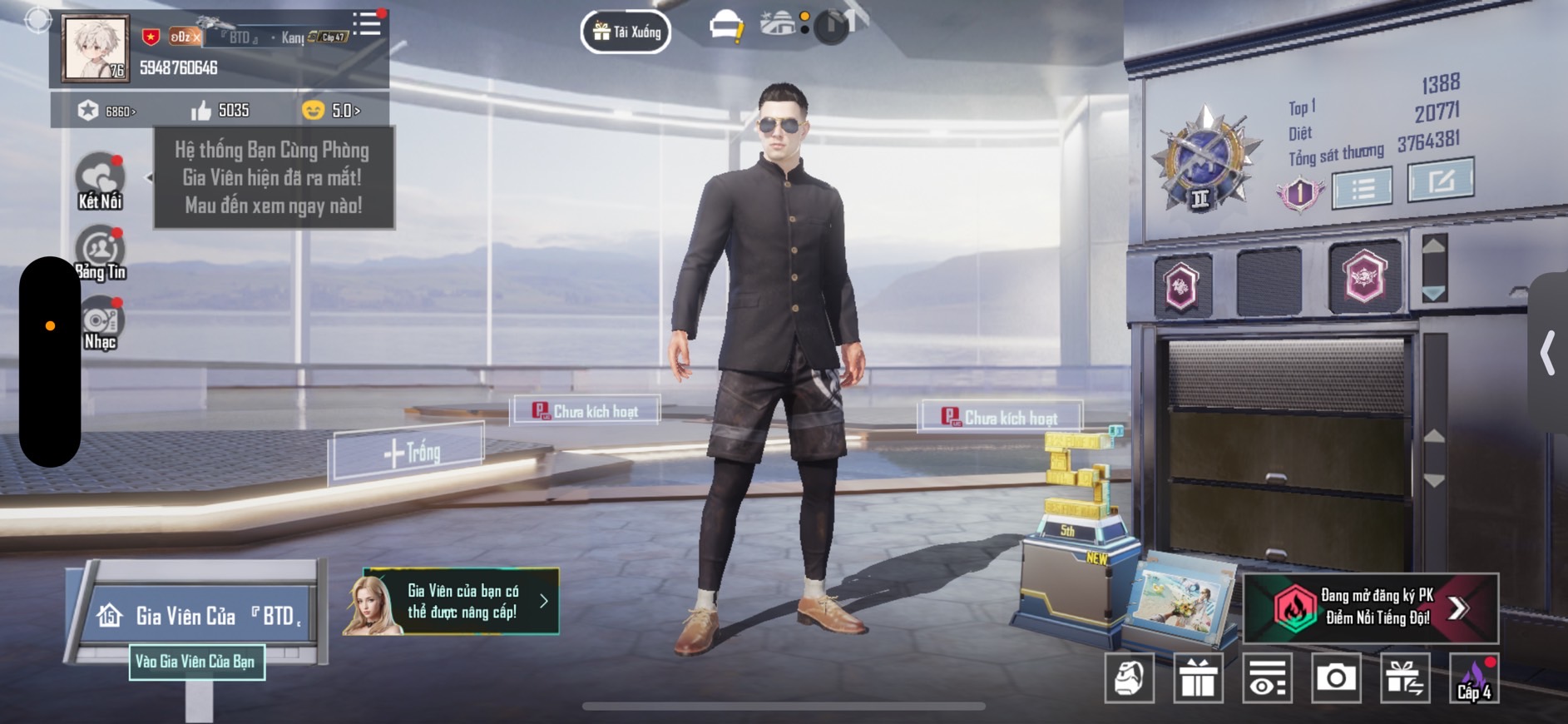Open the camera screenshot button

(x=1335, y=678)
